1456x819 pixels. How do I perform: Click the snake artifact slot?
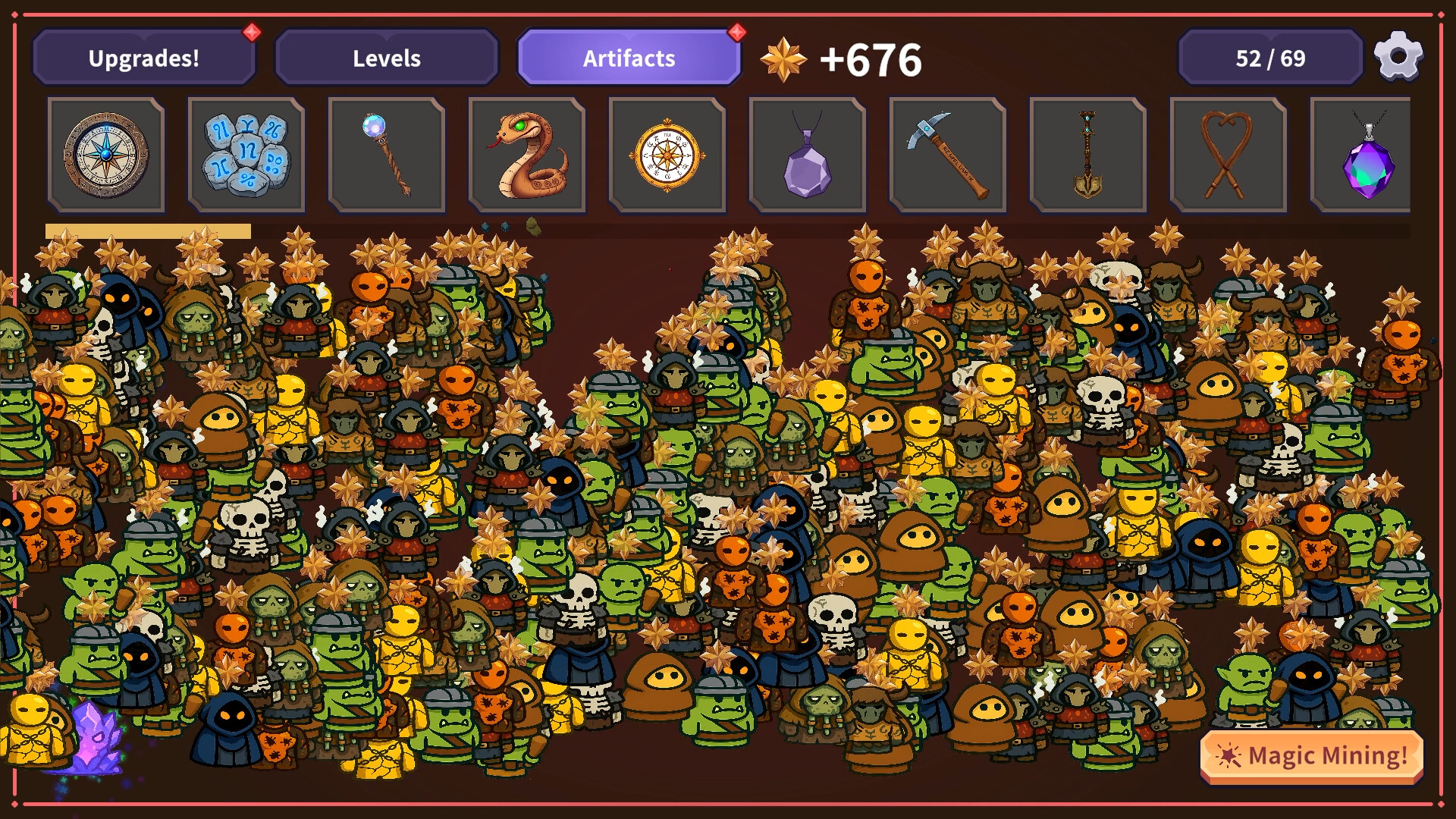pos(528,155)
